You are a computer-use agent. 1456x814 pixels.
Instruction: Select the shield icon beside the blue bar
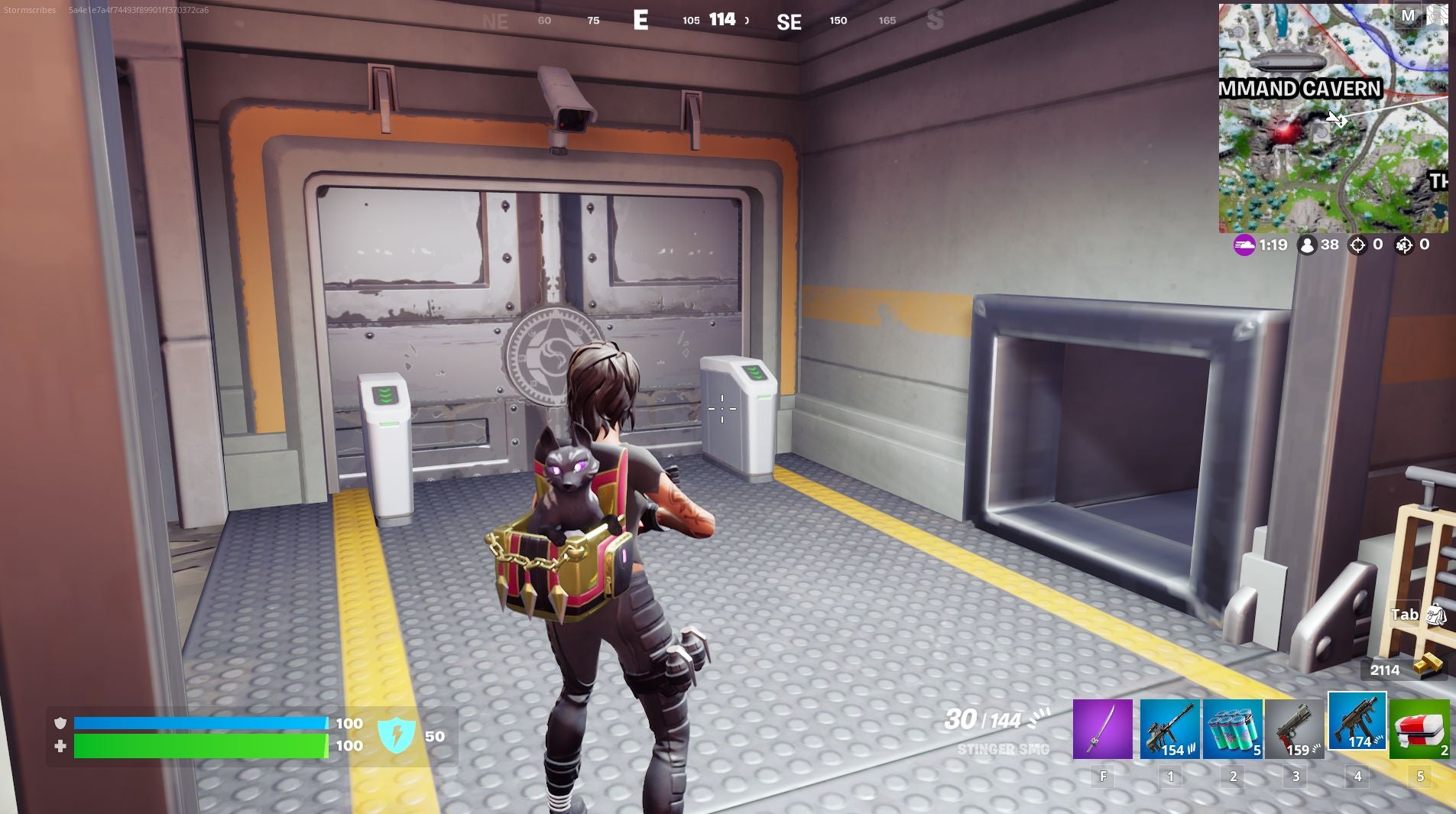[60, 723]
